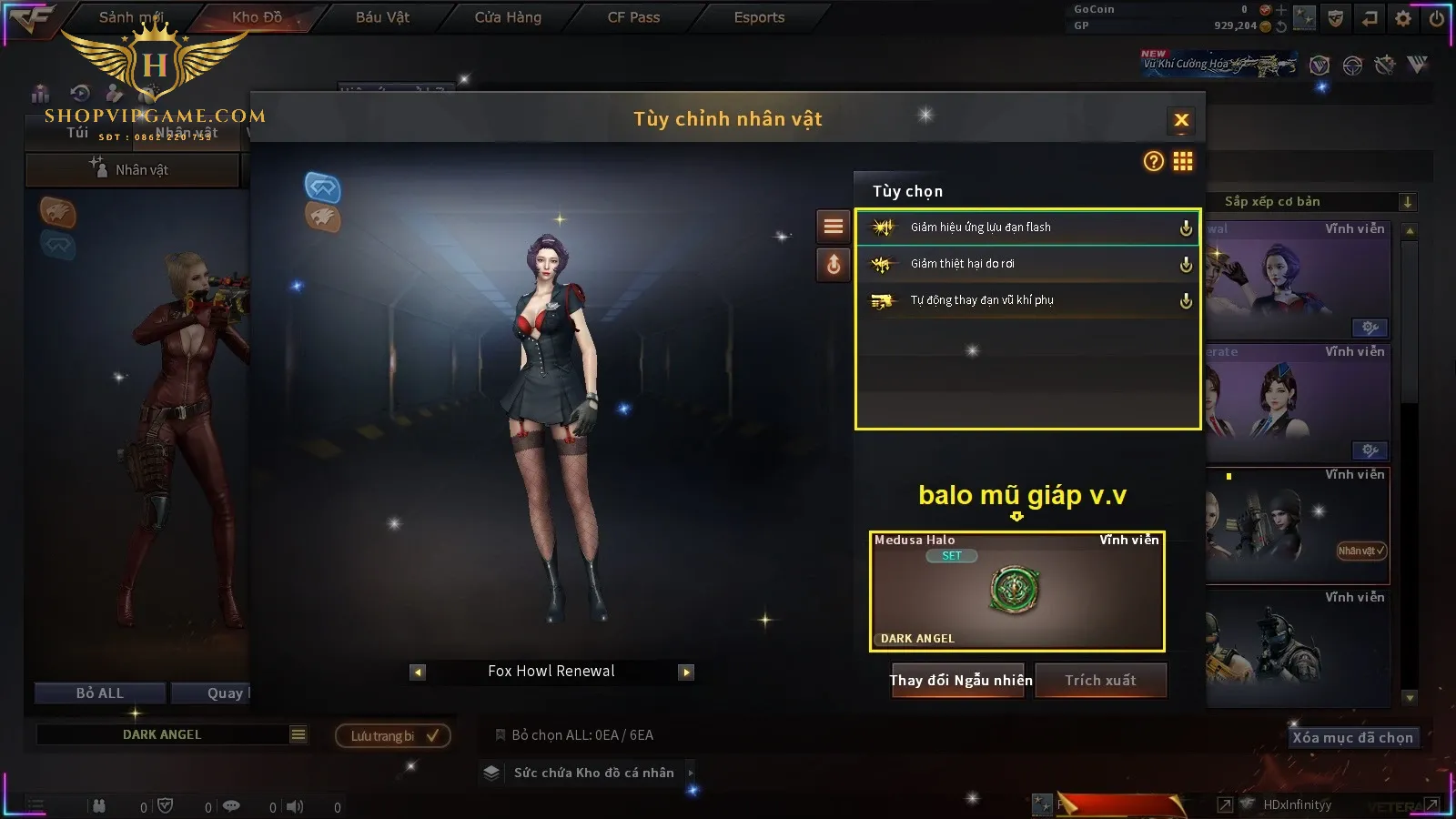Click the Trích xuất button
Image resolution: width=1456 pixels, height=819 pixels.
coord(1101,681)
